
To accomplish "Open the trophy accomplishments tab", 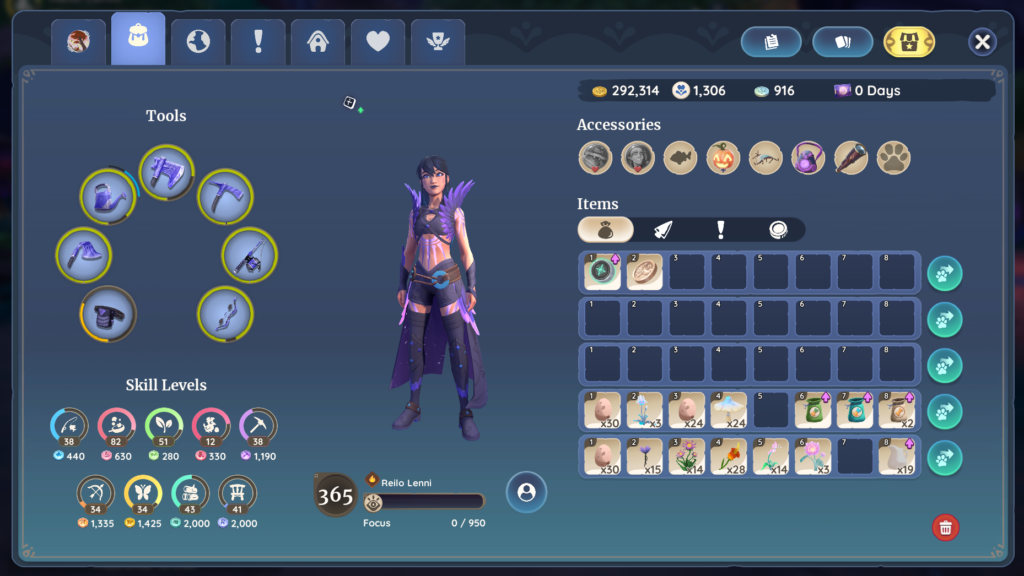I will click(438, 42).
